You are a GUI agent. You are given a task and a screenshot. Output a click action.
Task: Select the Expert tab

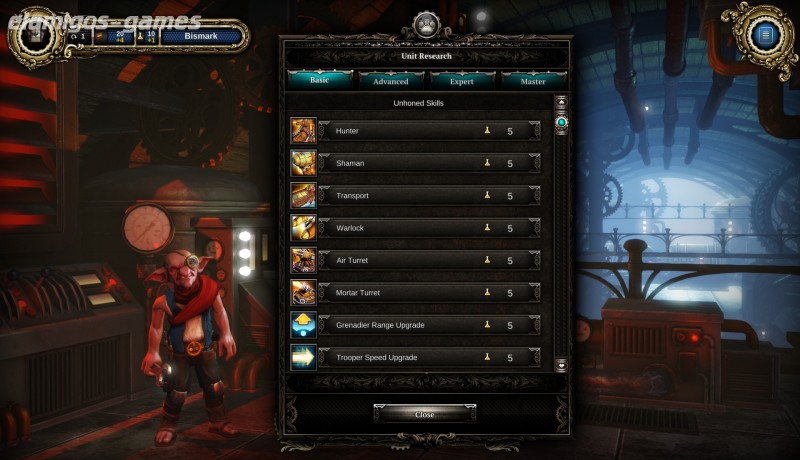(x=461, y=81)
